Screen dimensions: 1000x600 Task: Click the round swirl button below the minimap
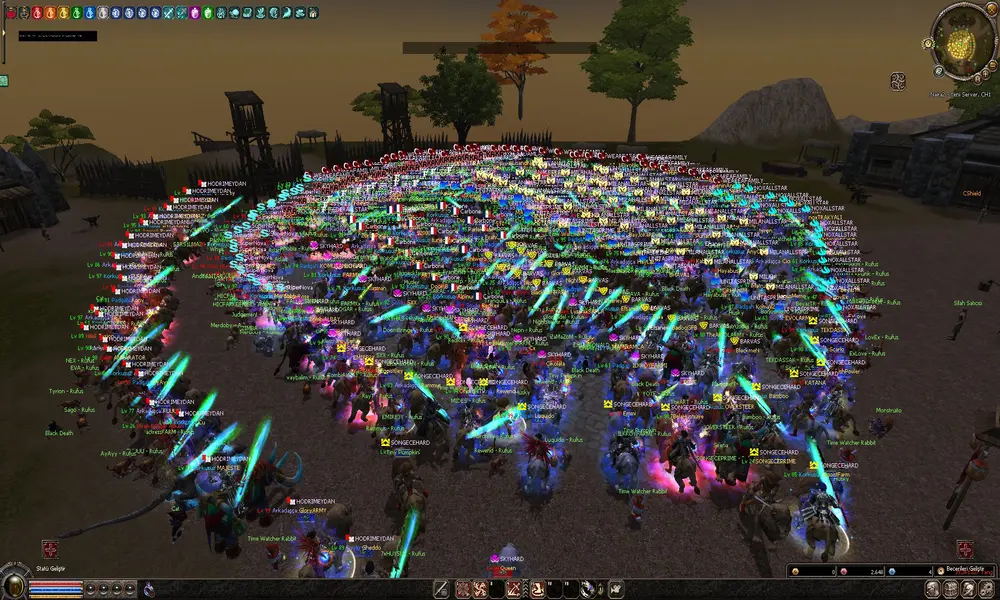(898, 81)
